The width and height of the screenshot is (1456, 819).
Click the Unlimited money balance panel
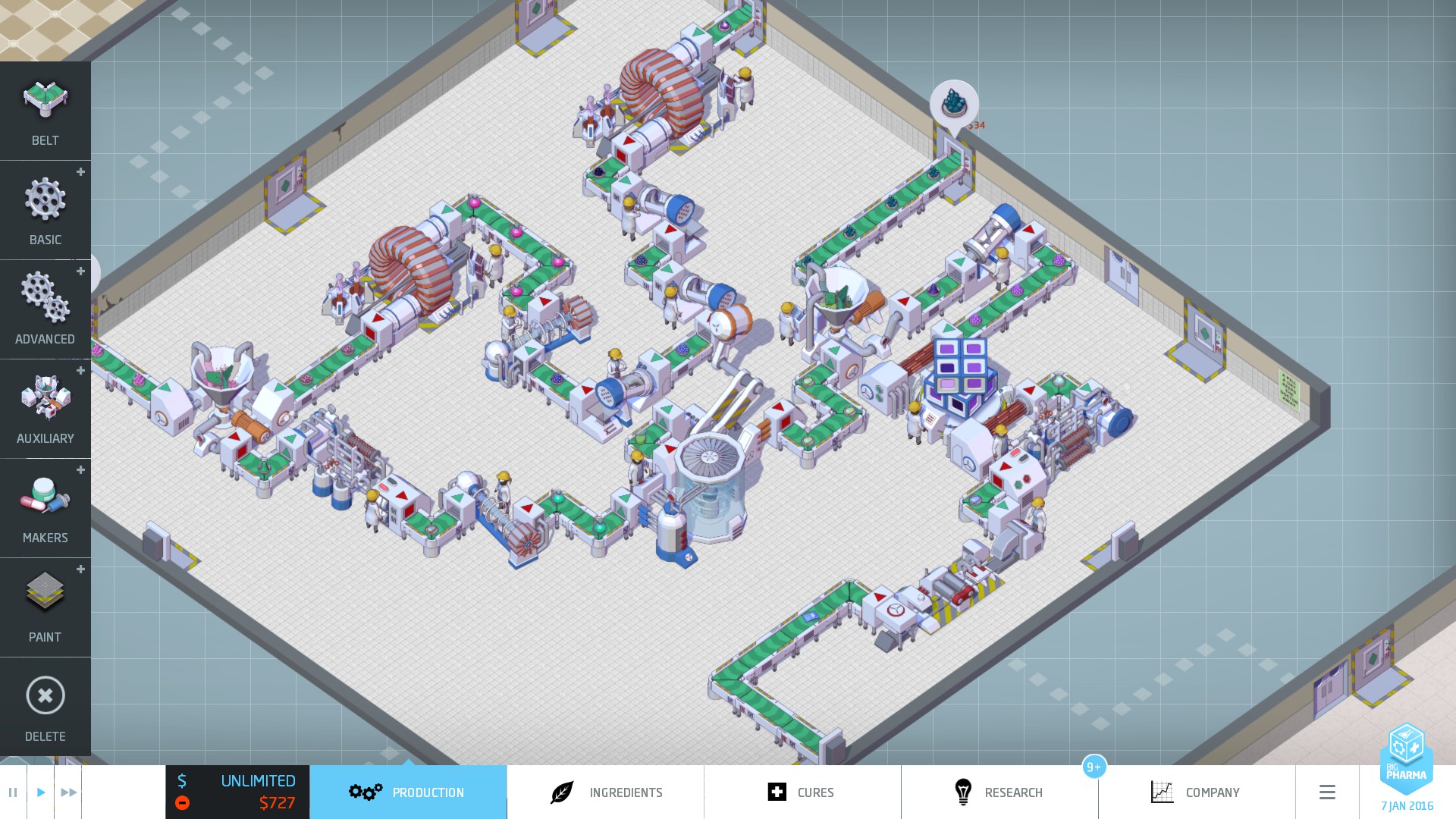pyautogui.click(x=237, y=792)
